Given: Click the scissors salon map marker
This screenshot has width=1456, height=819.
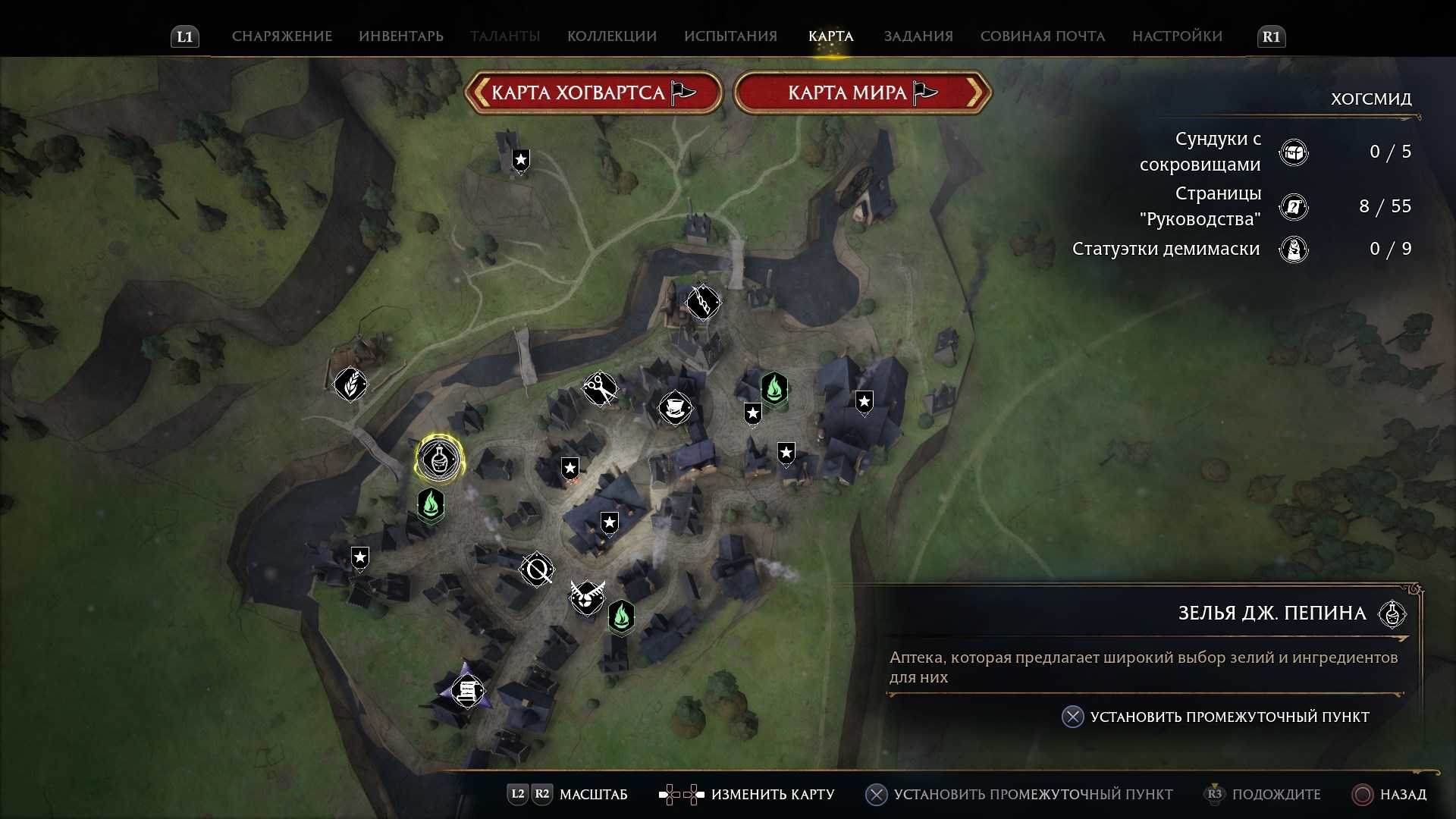Looking at the screenshot, I should tap(599, 389).
